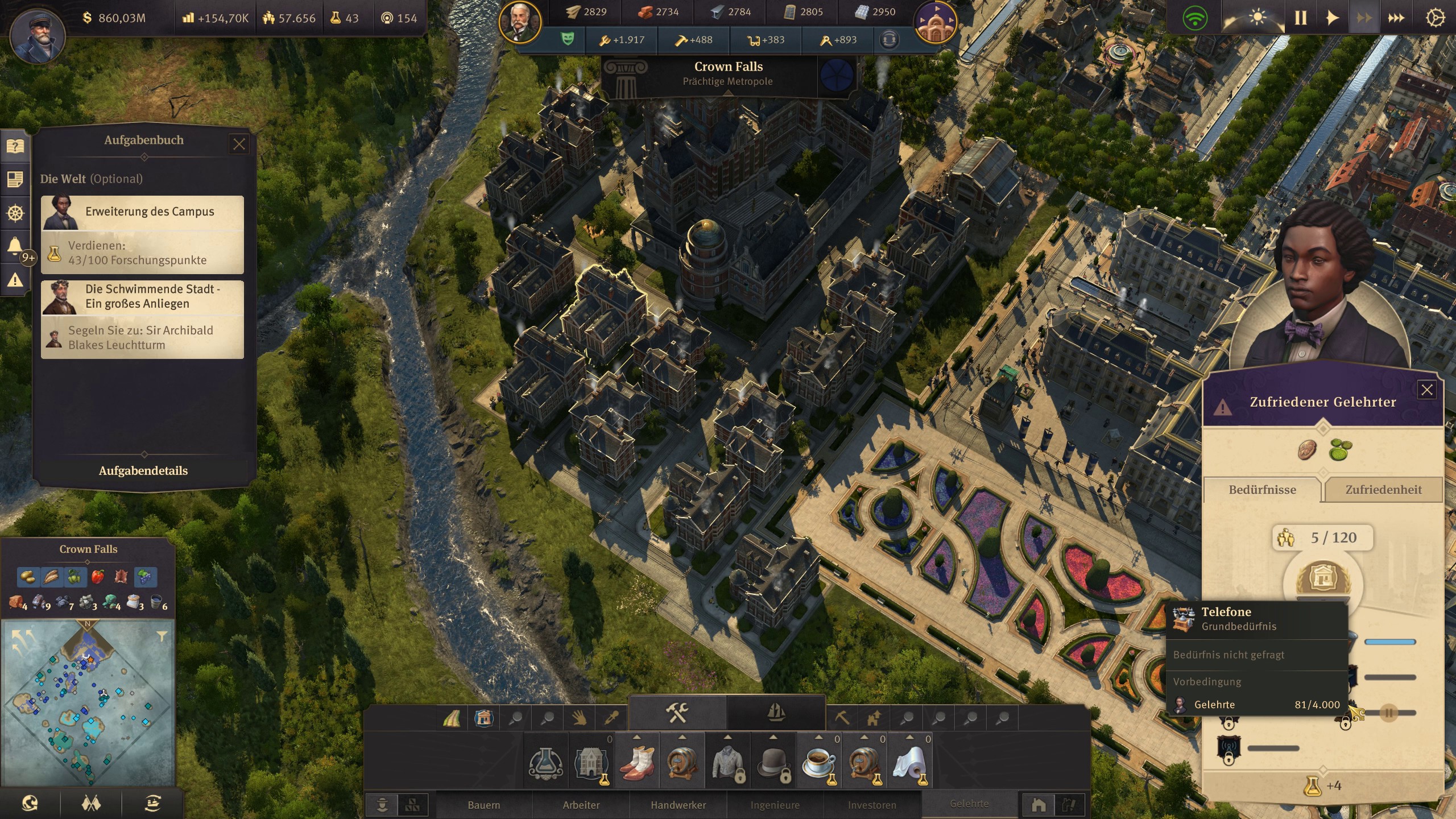Switch to the Bedürfnisse tab
Screen dimensions: 1456x819
coord(1262,490)
